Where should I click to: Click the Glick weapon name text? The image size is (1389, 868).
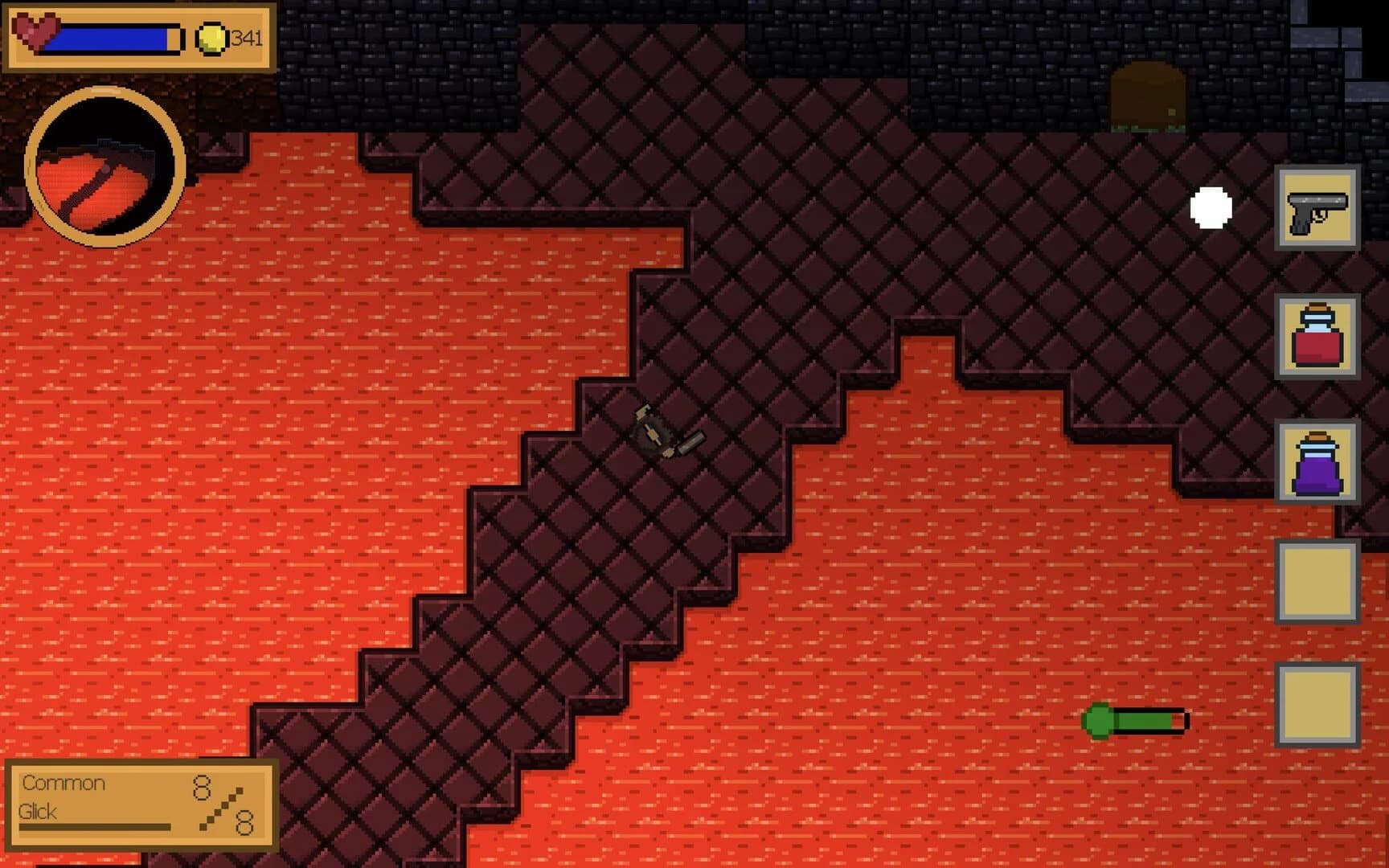pyautogui.click(x=39, y=812)
